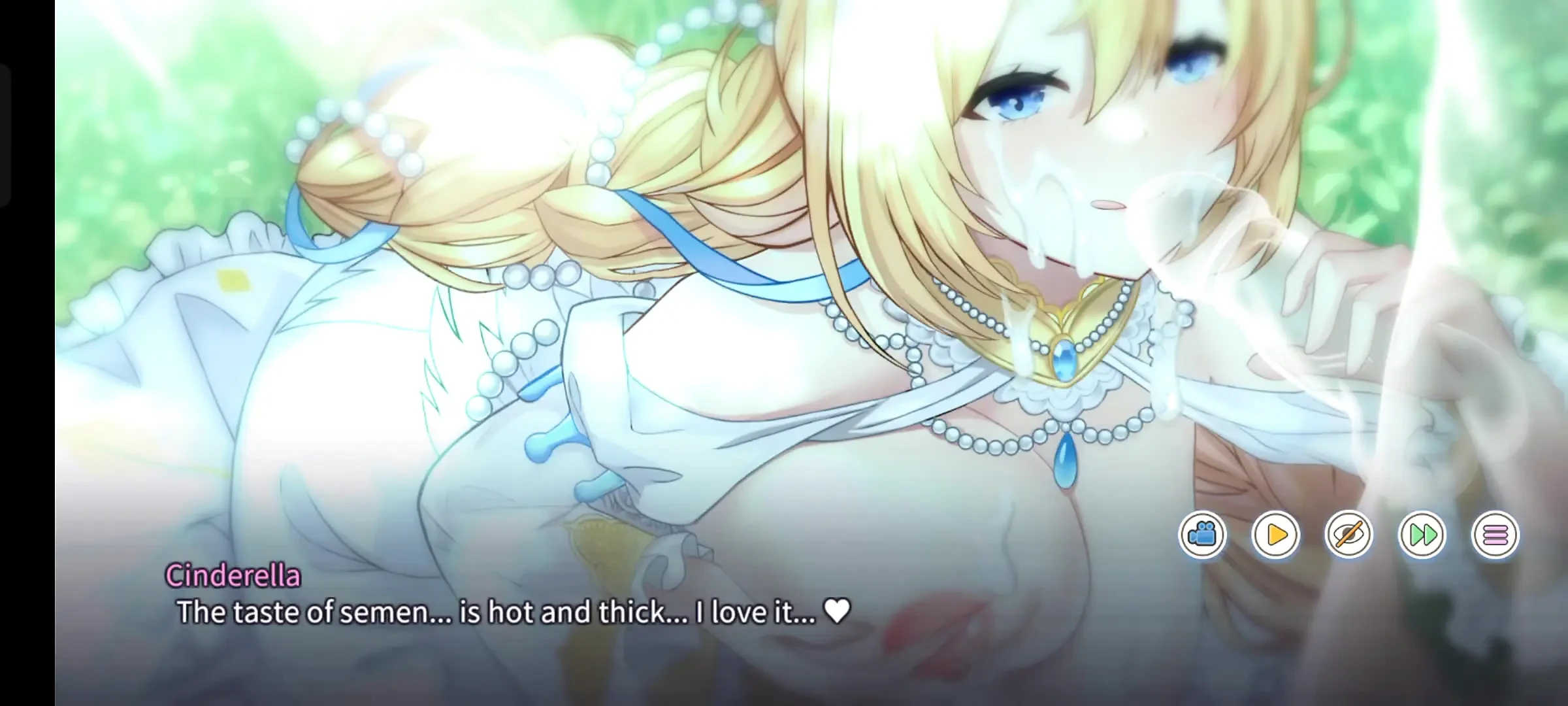
Task: Click Cinderella's name label
Action: coord(233,577)
